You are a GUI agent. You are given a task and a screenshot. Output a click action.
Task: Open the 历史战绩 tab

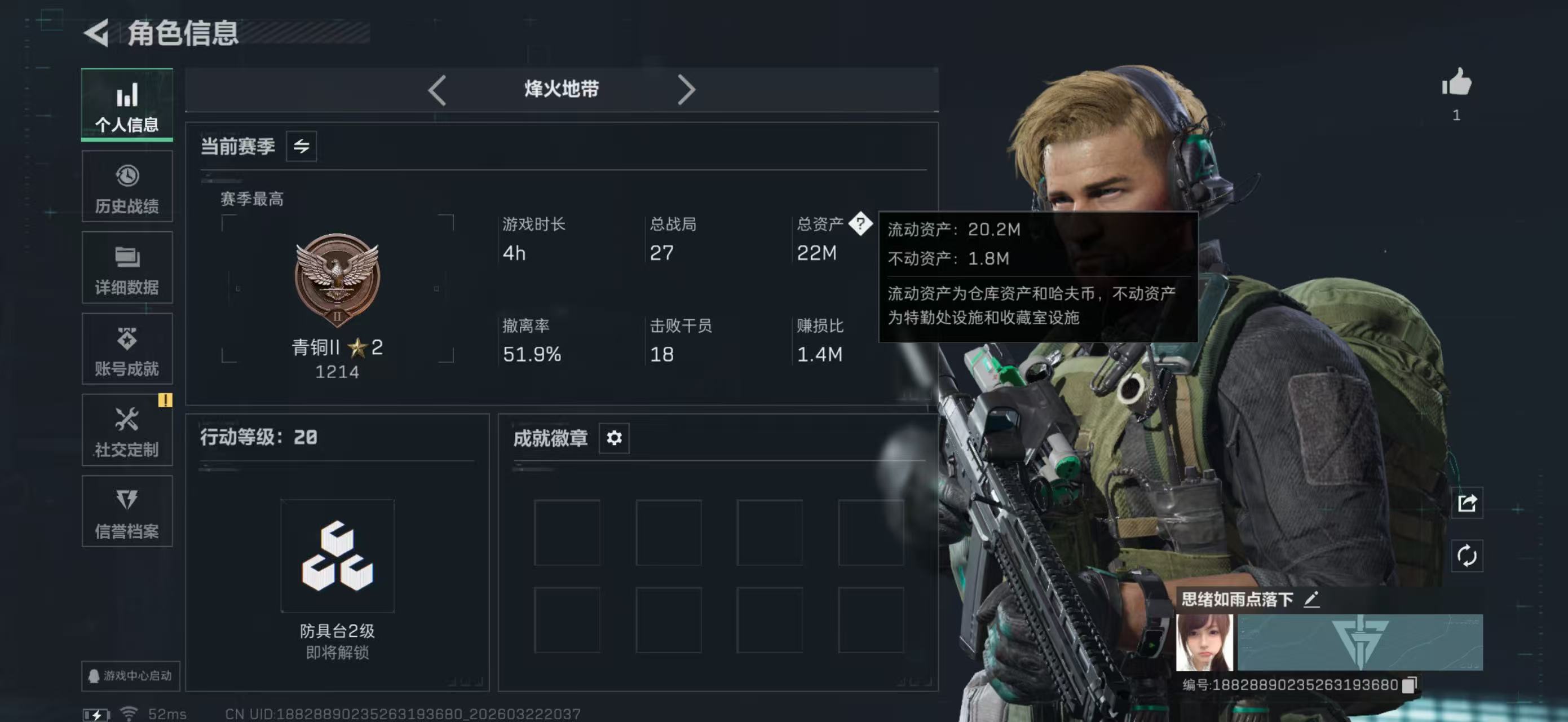pyautogui.click(x=127, y=187)
